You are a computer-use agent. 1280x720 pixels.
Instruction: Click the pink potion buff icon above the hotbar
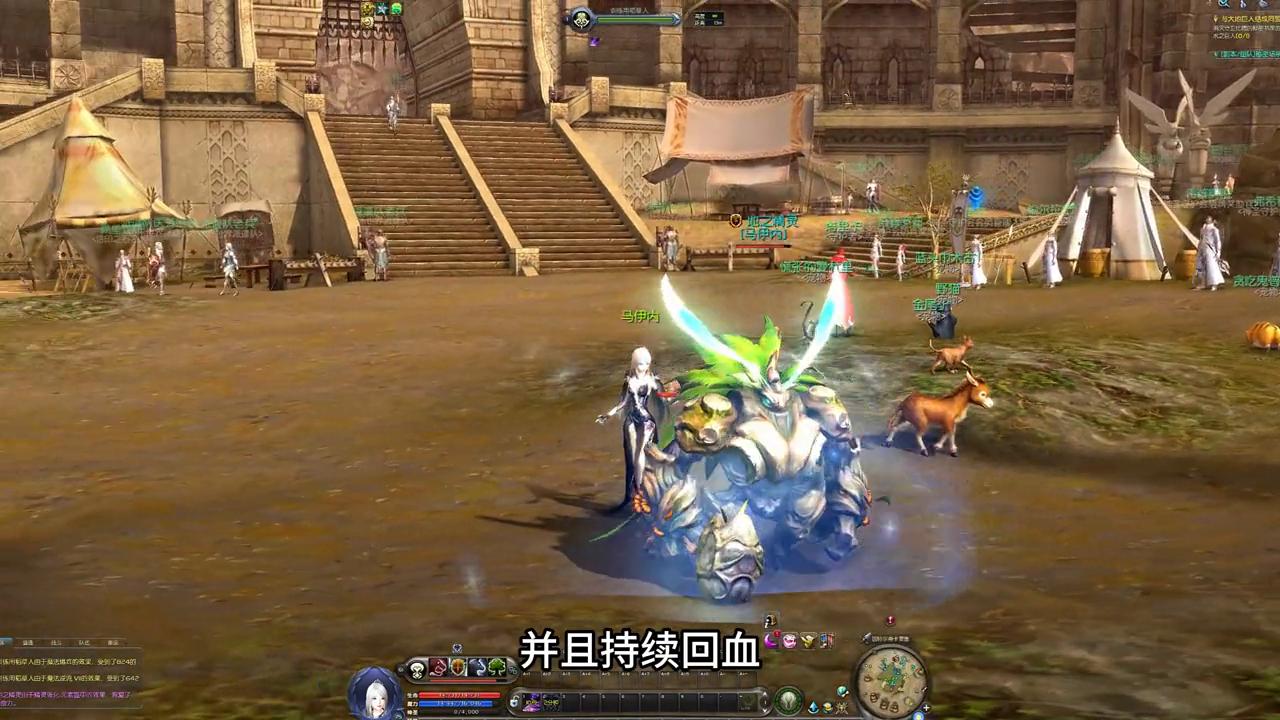(x=789, y=640)
